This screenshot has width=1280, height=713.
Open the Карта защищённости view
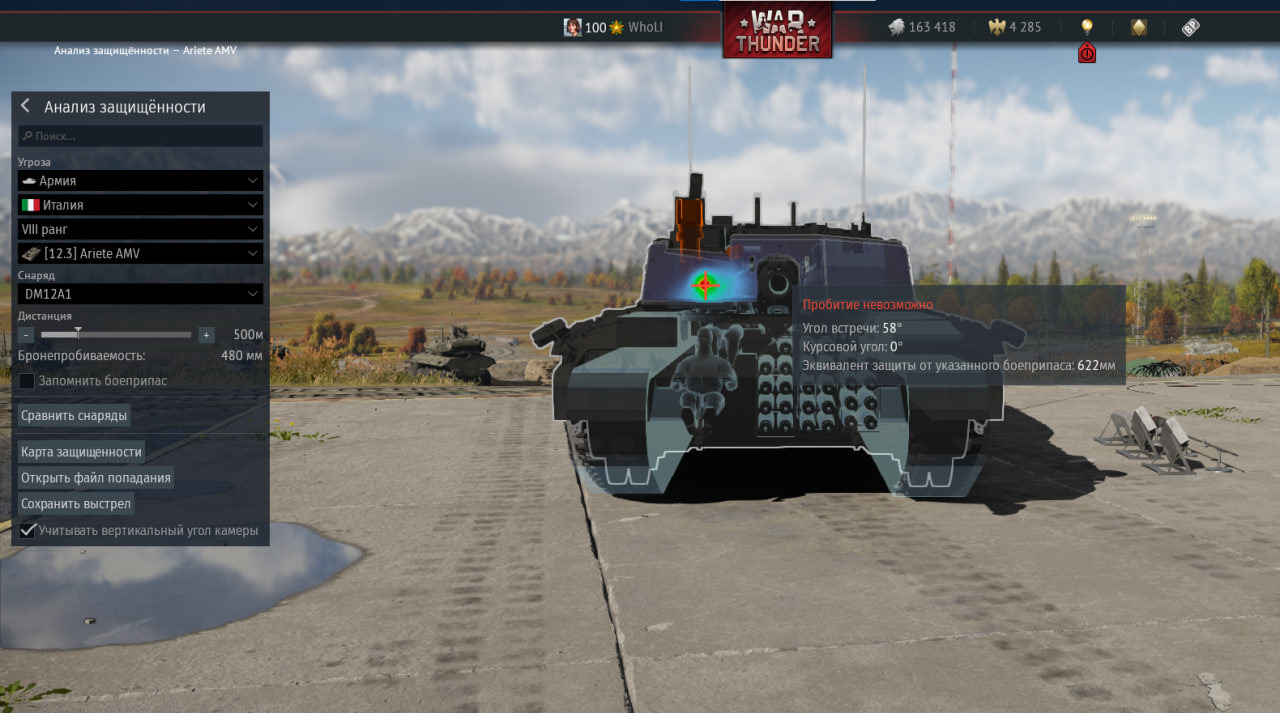[x=81, y=452]
